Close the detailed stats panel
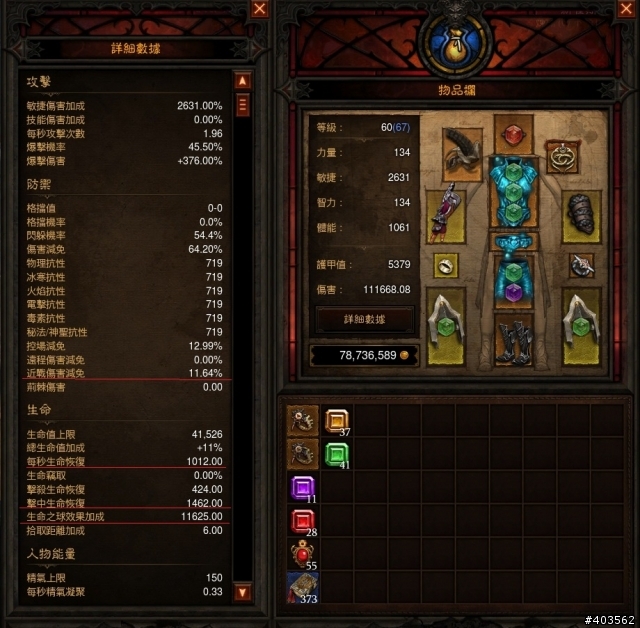This screenshot has width=640, height=628. click(260, 9)
